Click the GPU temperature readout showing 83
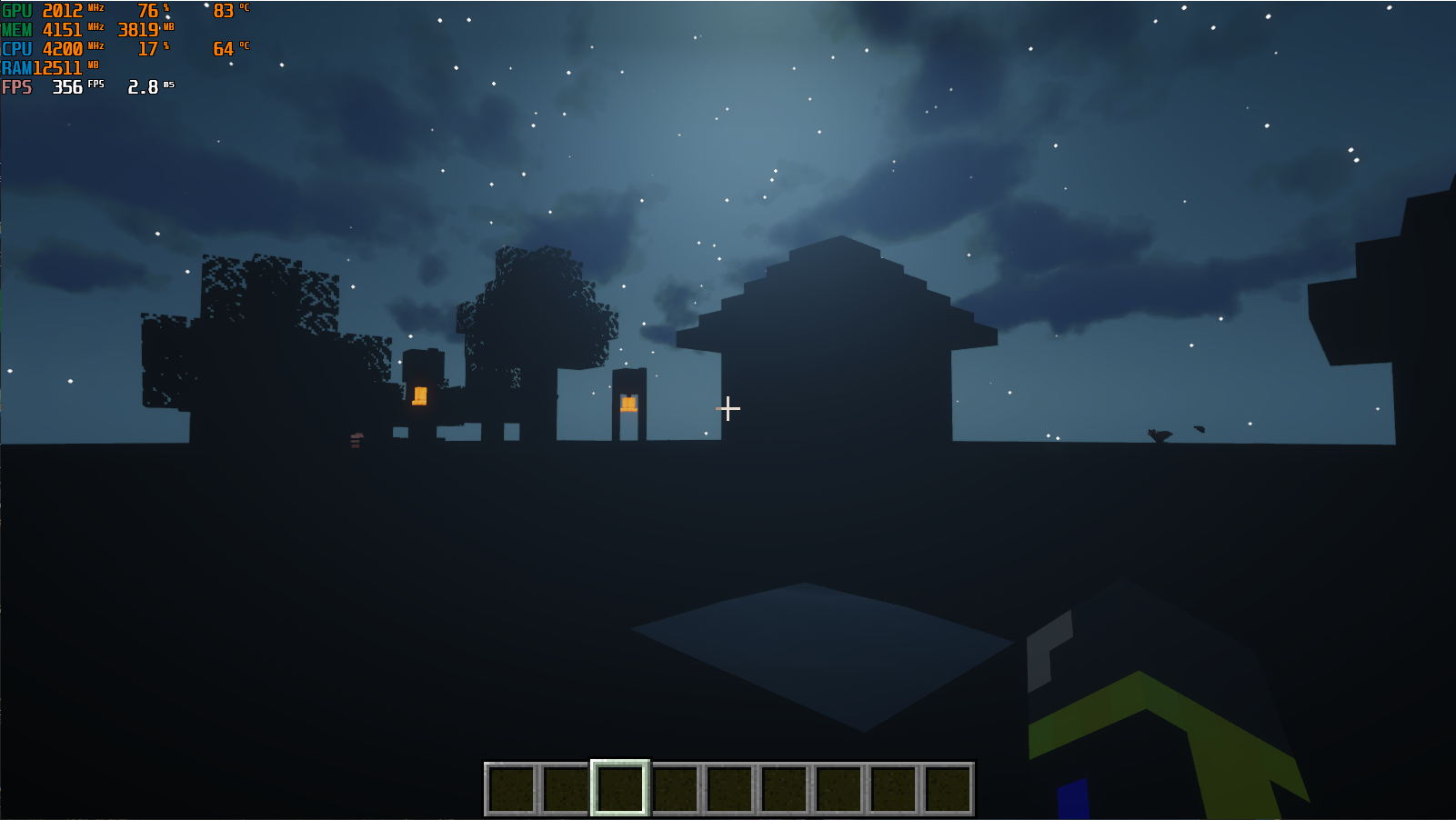Screen dimensions: 1456x820 tap(225, 11)
